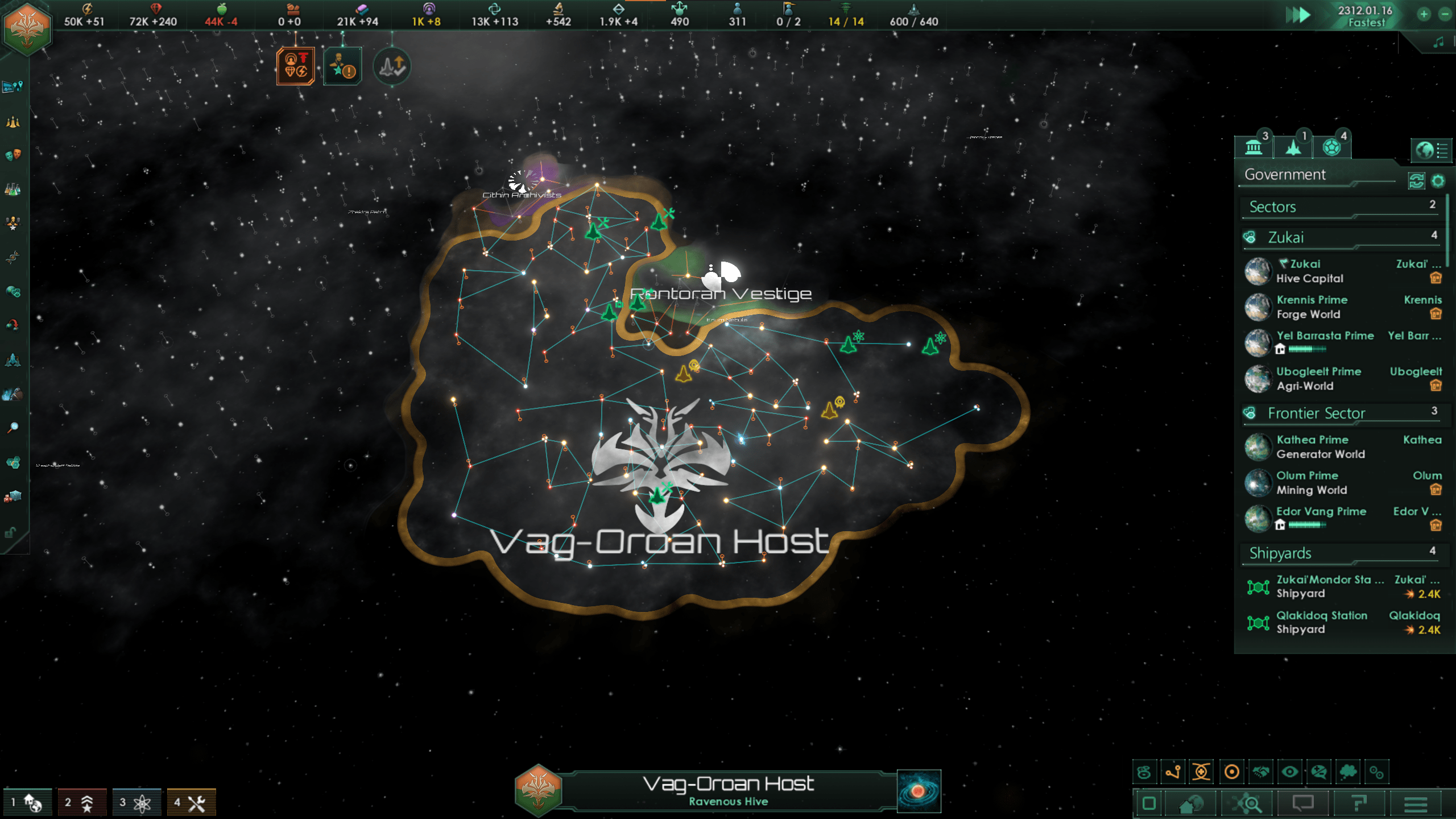
Task: Toggle the diplomatic handshake map mode
Action: [x=1261, y=772]
